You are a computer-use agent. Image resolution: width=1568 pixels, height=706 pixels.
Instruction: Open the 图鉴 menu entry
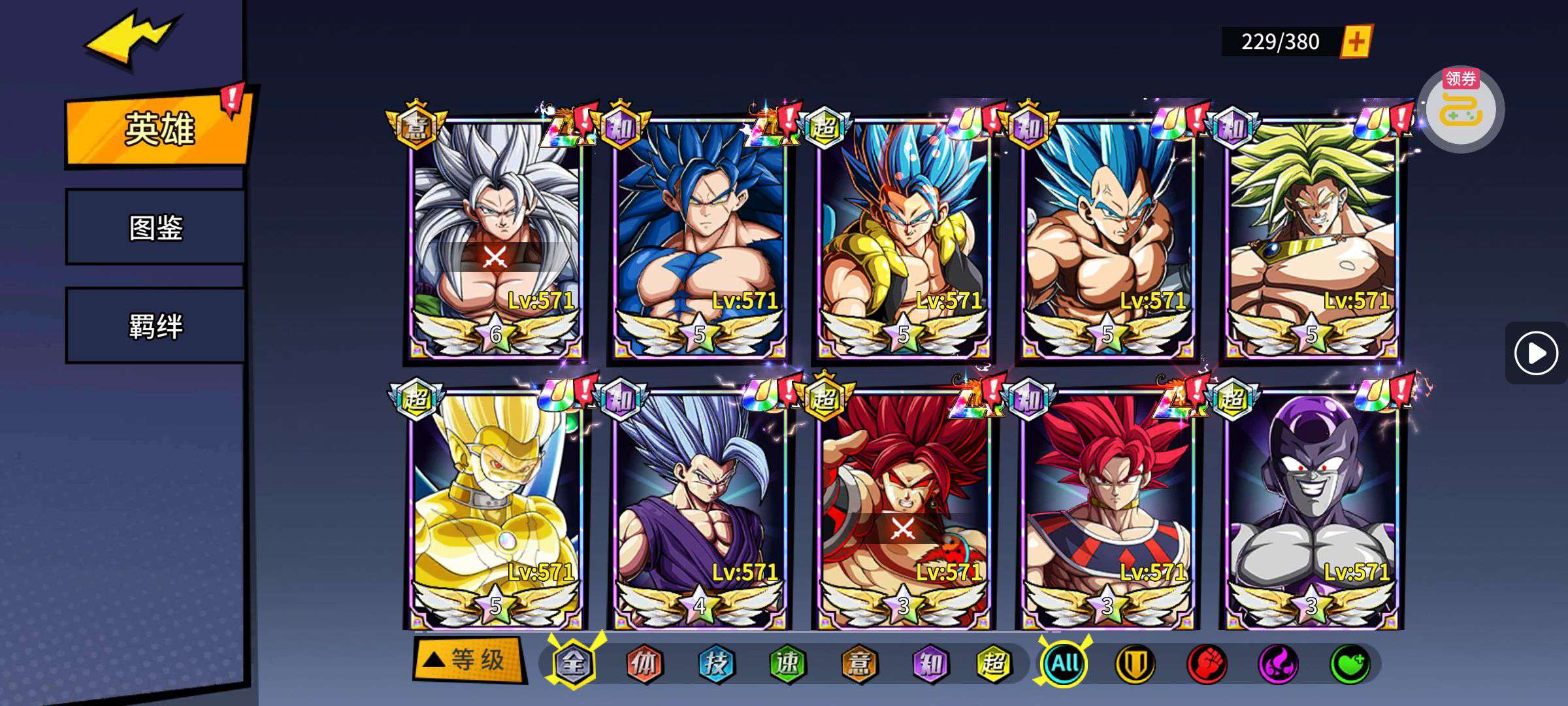click(155, 227)
